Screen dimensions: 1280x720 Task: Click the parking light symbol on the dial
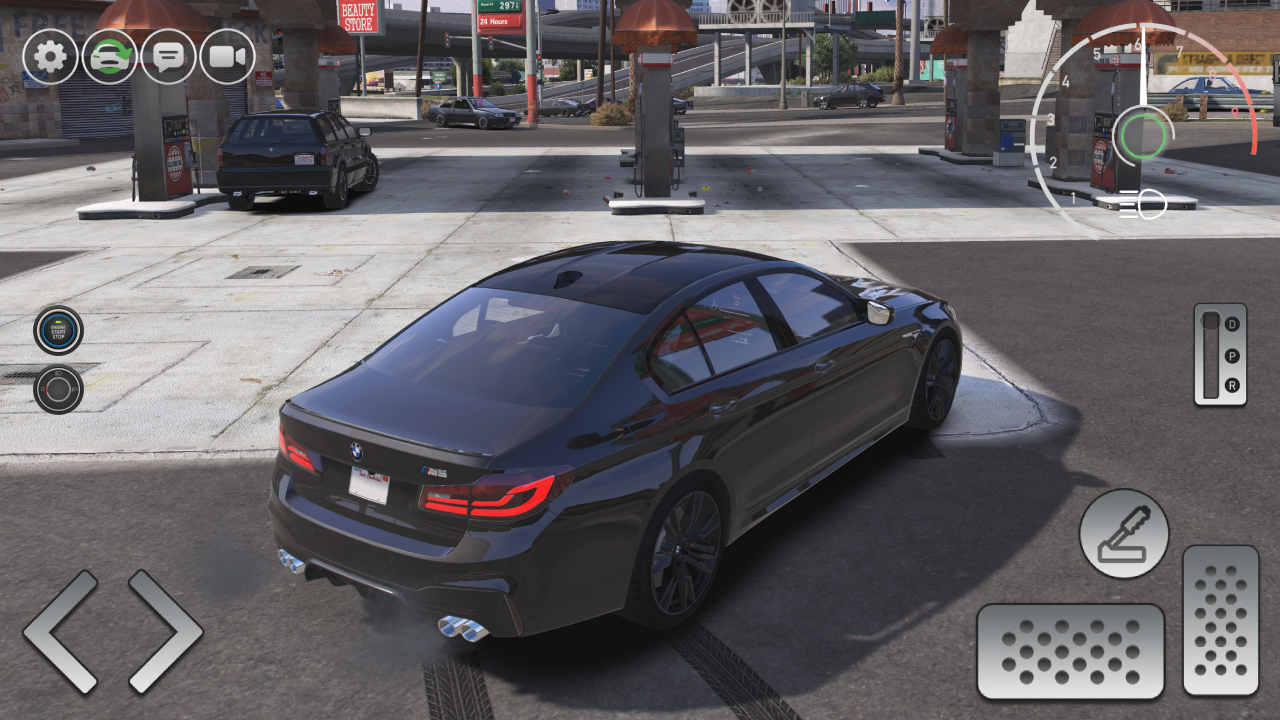[43, 389]
